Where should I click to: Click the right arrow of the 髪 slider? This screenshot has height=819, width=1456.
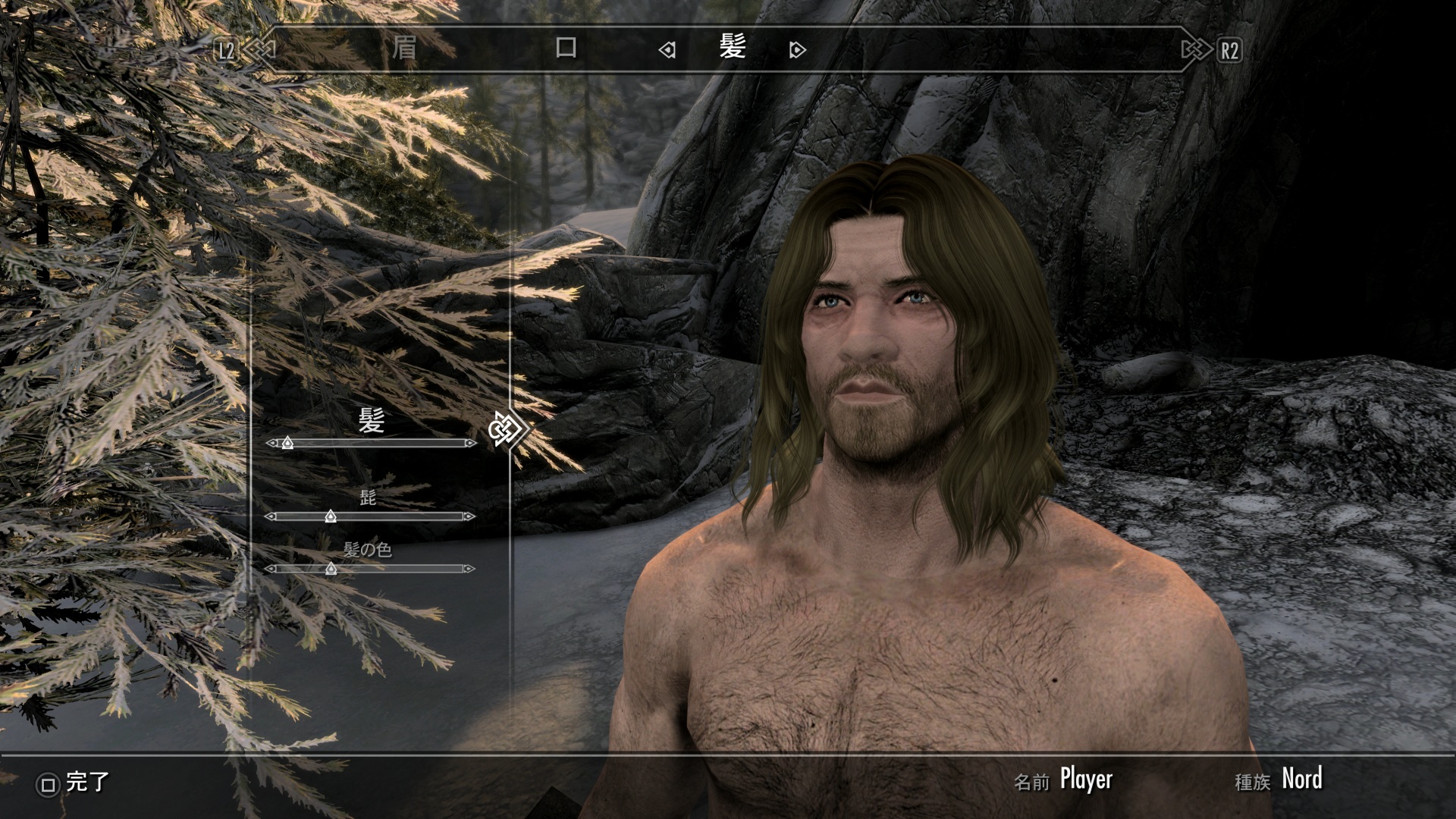coord(471,443)
